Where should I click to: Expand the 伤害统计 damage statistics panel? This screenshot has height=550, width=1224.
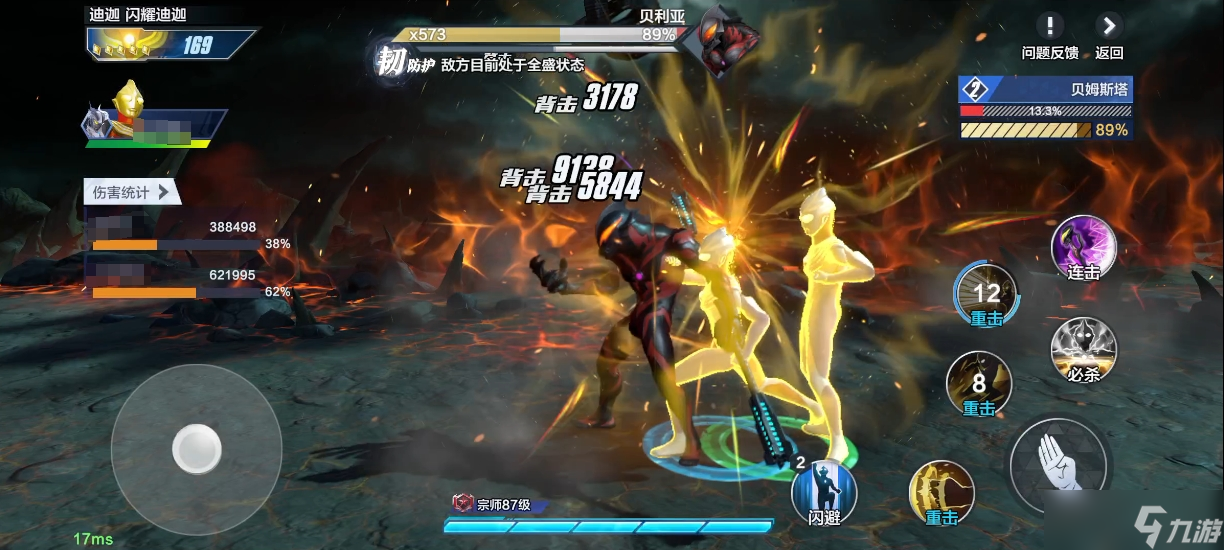pyautogui.click(x=131, y=192)
